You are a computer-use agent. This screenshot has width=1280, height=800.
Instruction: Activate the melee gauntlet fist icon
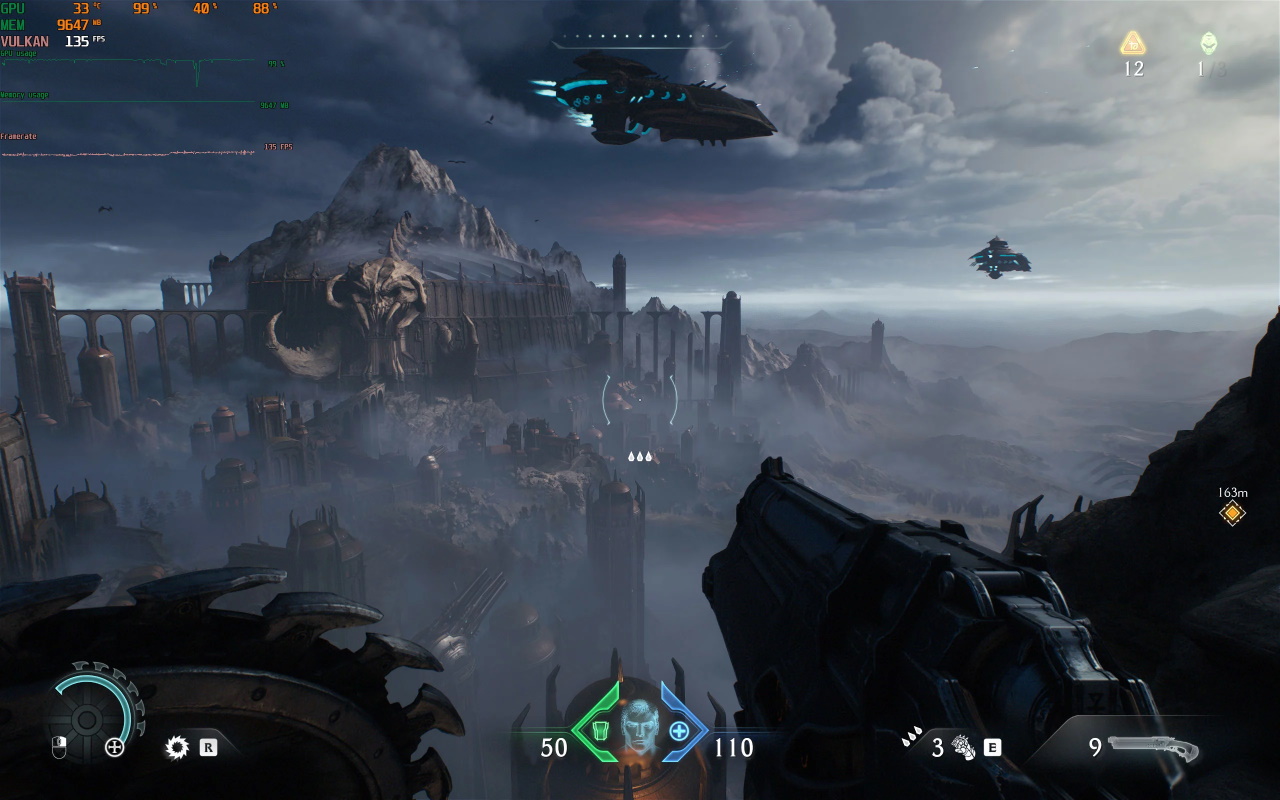[x=964, y=747]
